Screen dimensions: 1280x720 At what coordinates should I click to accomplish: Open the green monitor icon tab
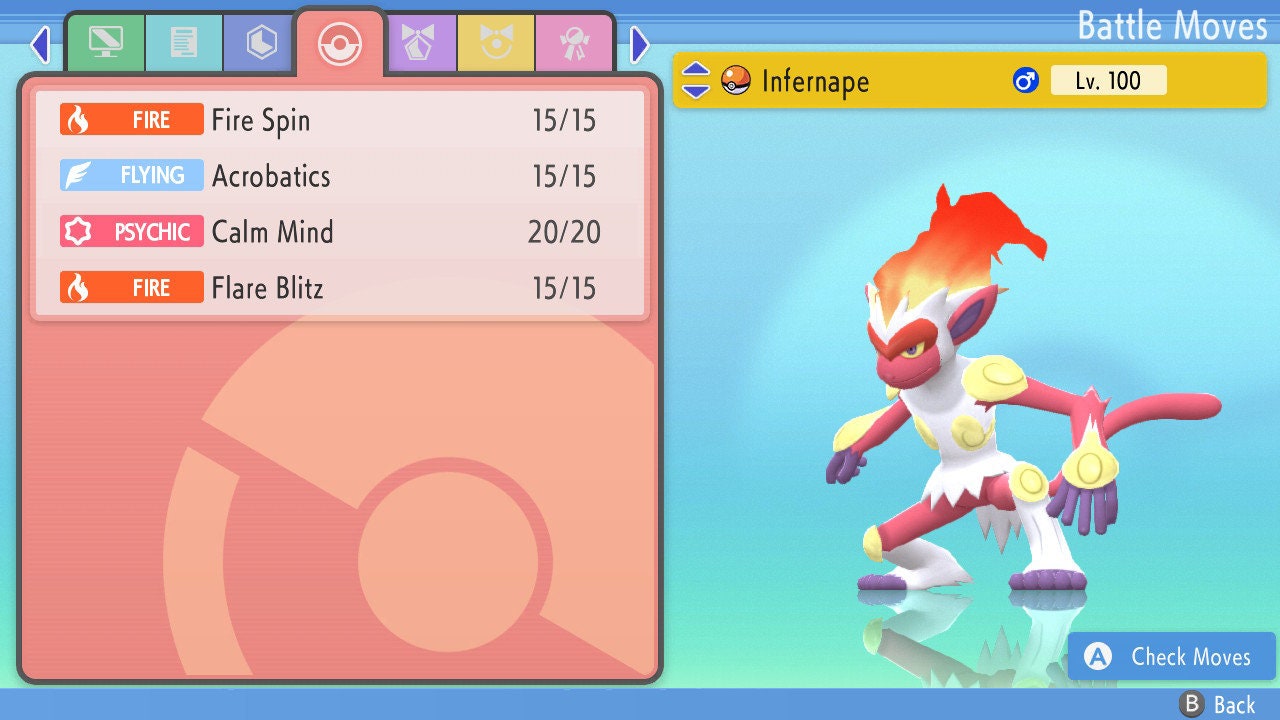pos(105,43)
